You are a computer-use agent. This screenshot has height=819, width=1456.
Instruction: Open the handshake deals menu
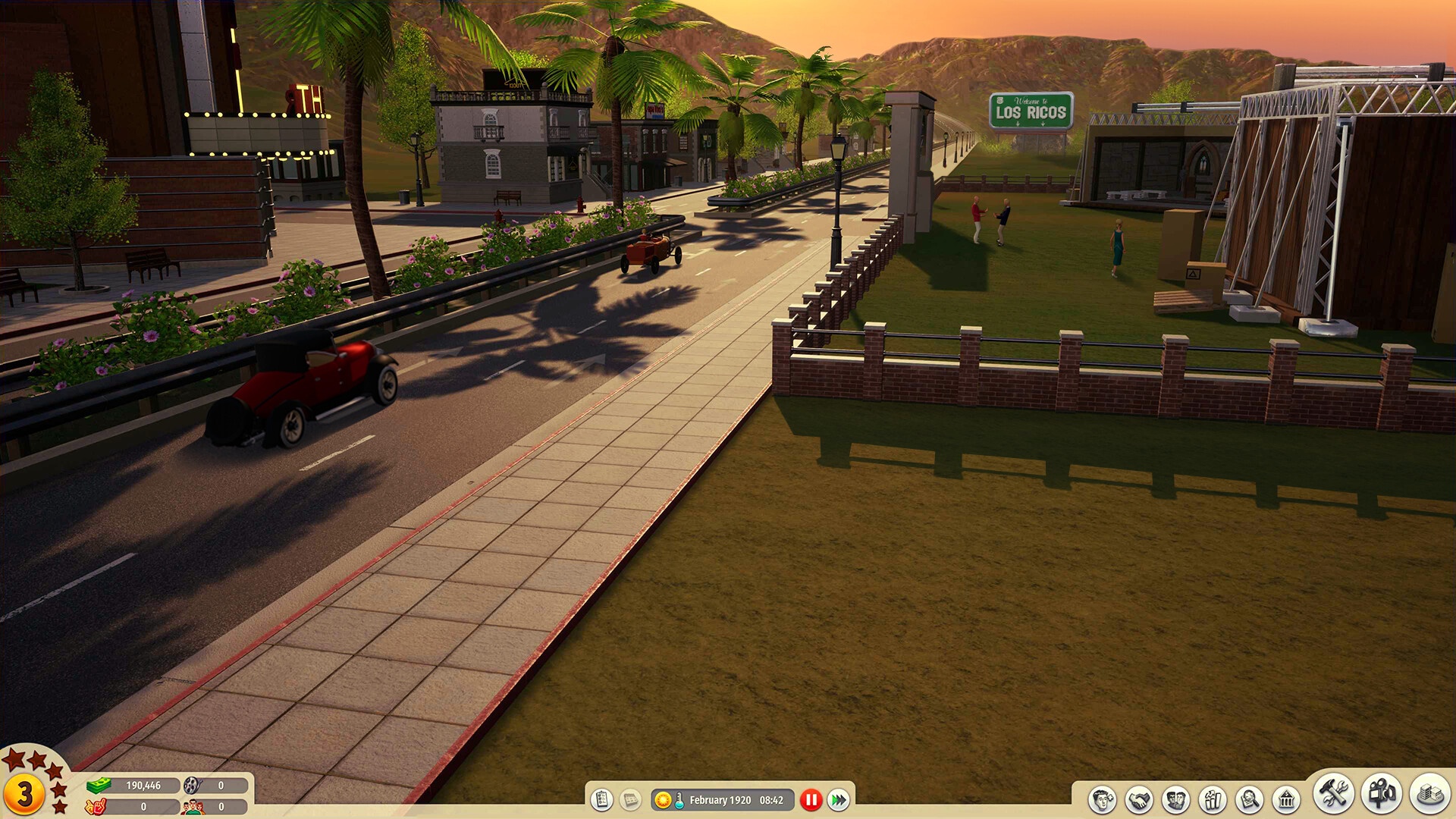click(1139, 800)
